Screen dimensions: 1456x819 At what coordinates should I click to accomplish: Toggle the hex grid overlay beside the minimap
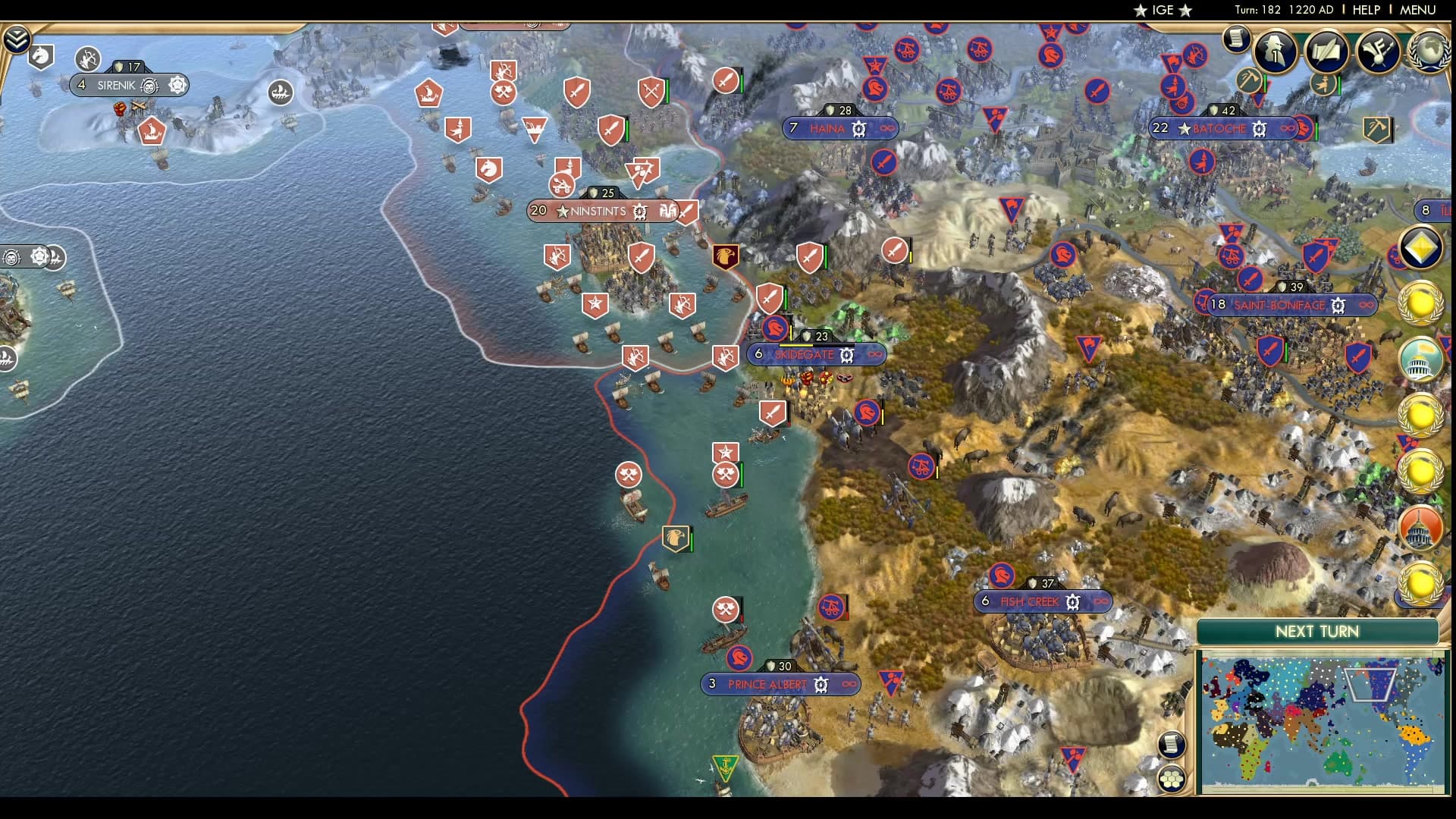(x=1172, y=778)
